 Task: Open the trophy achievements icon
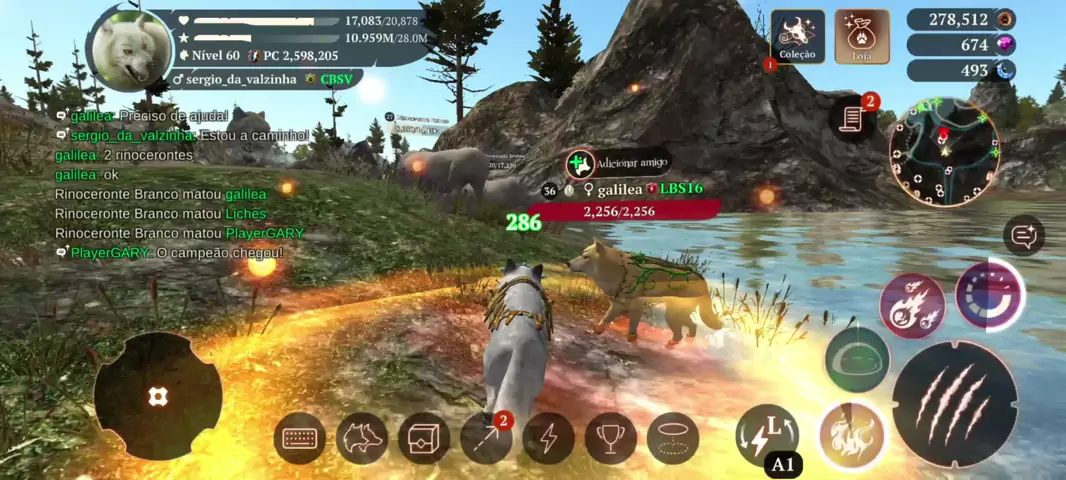pyautogui.click(x=610, y=438)
